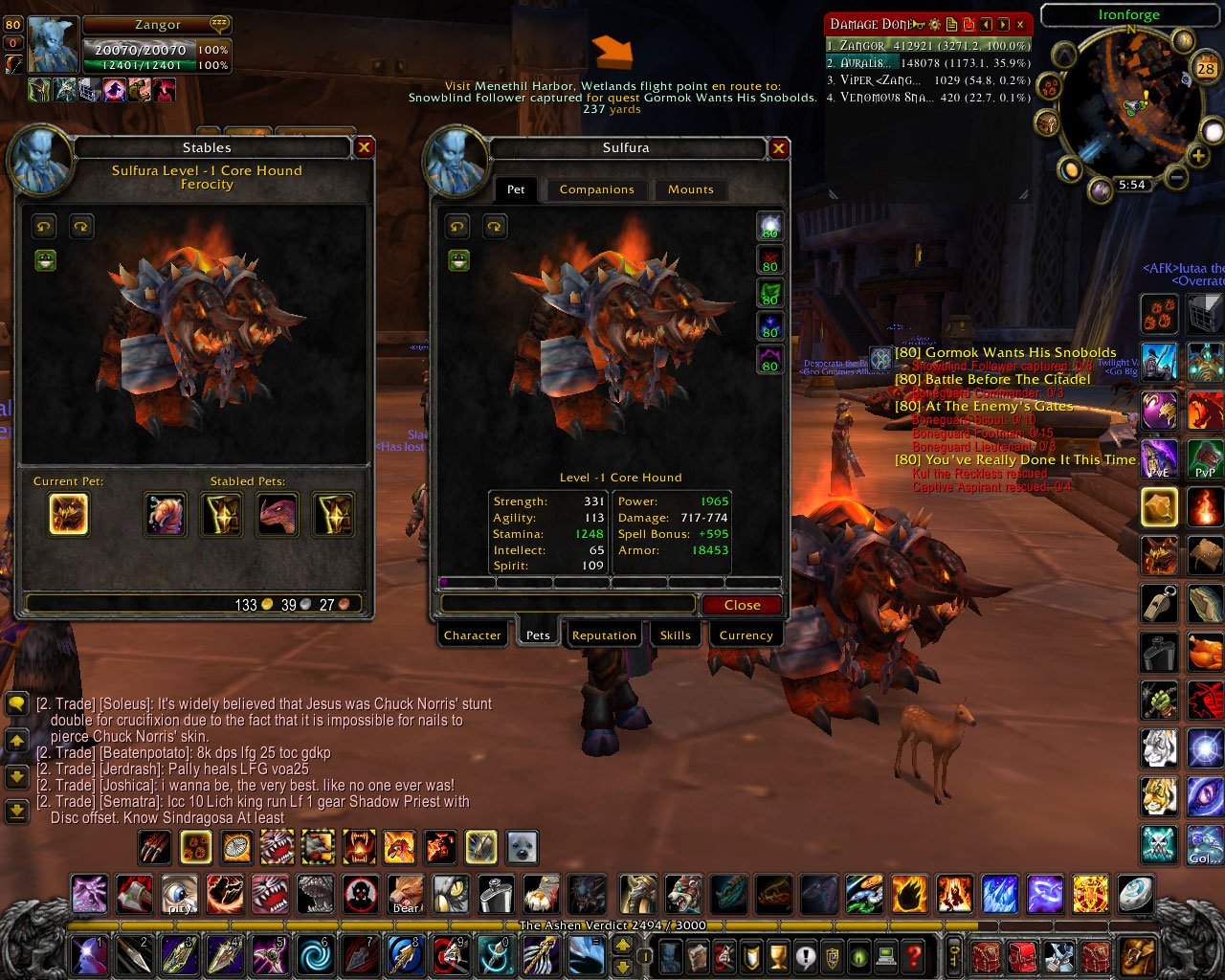Click the PvE icon on the right action bar

[x=1159, y=459]
